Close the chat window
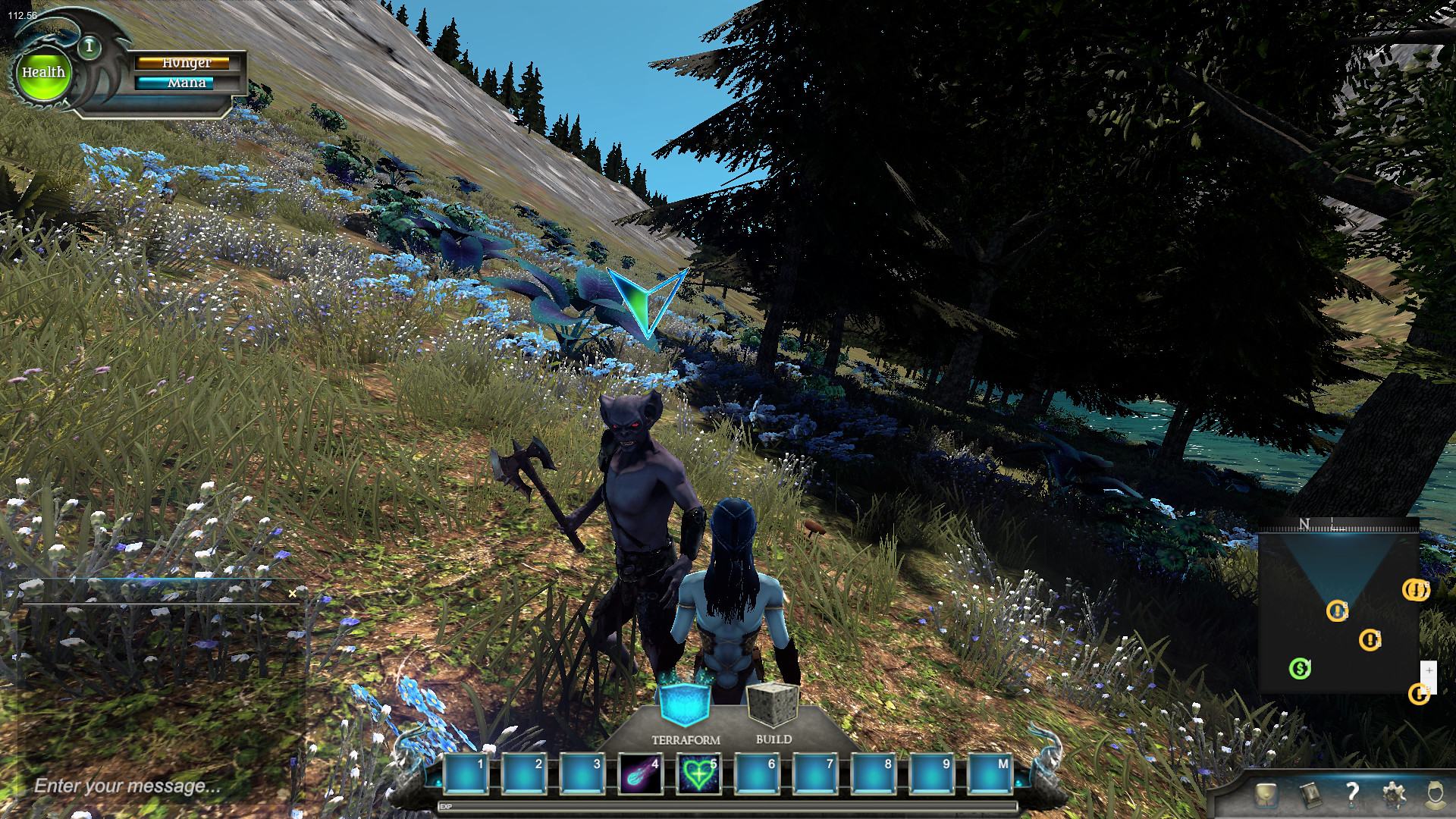 (293, 594)
